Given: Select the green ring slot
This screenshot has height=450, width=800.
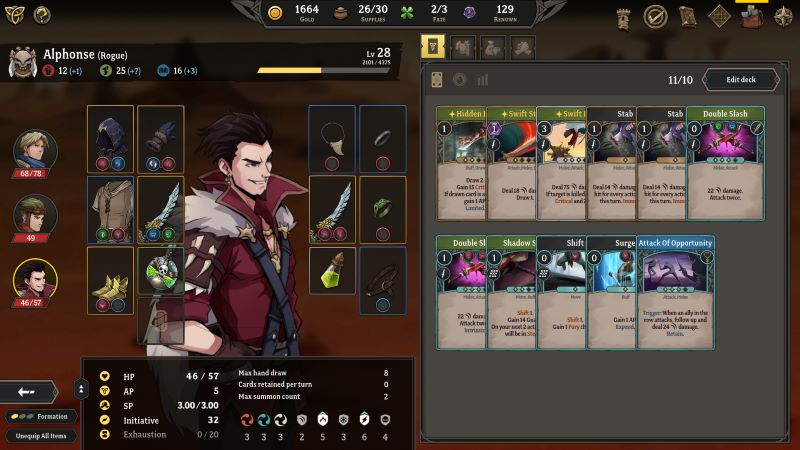Looking at the screenshot, I should pos(382,208).
